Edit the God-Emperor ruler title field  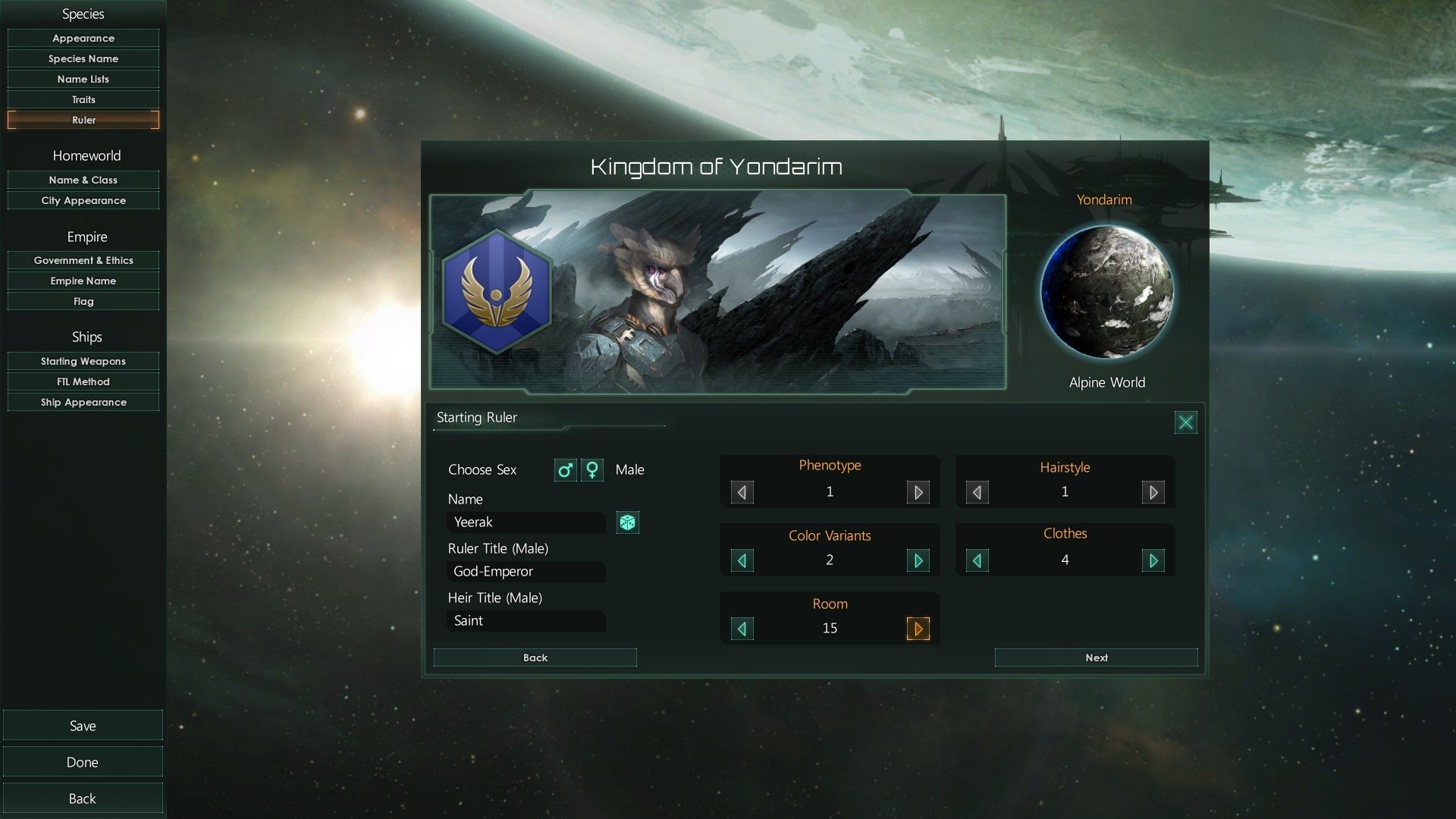tap(526, 572)
